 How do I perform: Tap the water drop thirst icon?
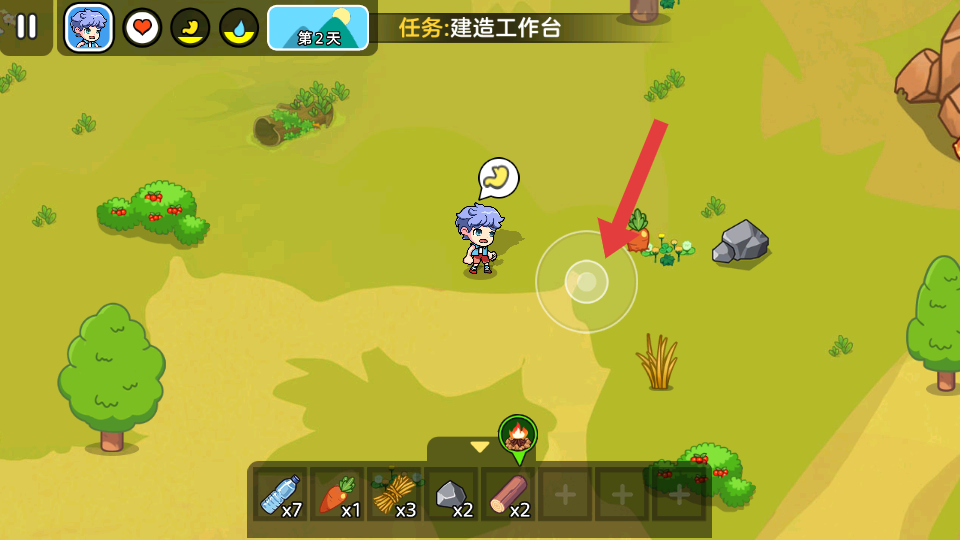(239, 27)
